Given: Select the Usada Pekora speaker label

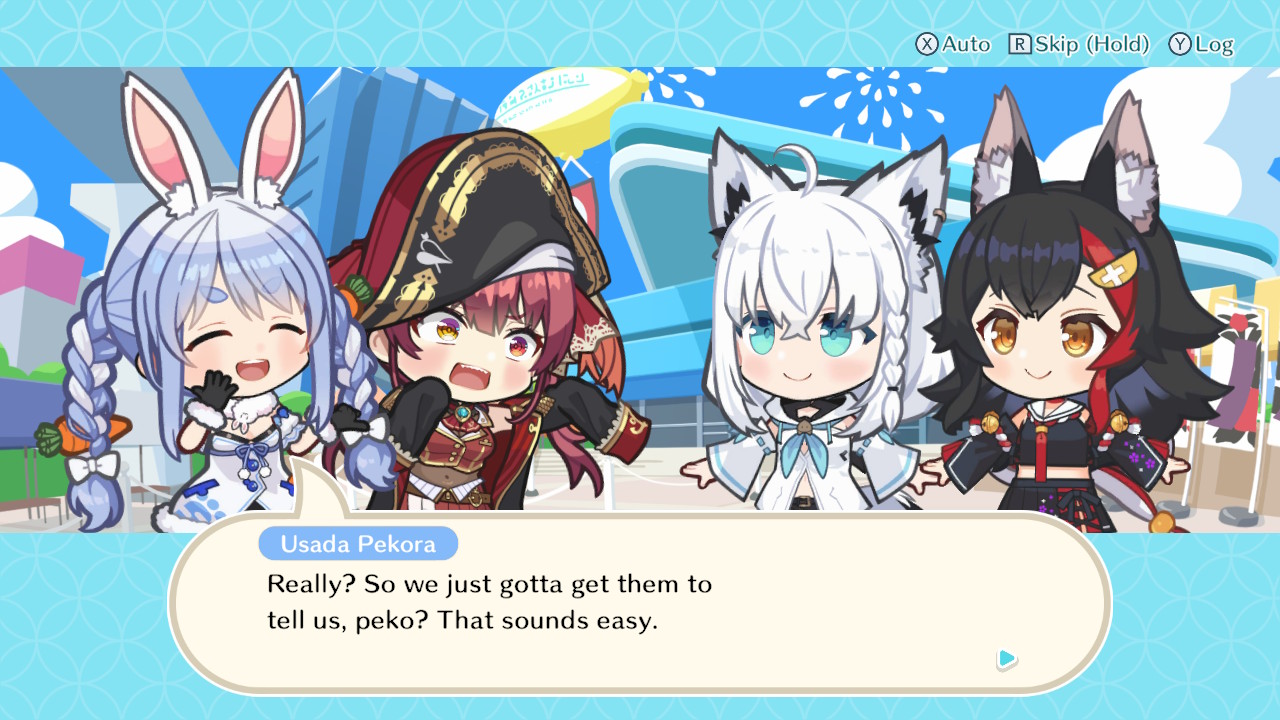Looking at the screenshot, I should pyautogui.click(x=358, y=544).
